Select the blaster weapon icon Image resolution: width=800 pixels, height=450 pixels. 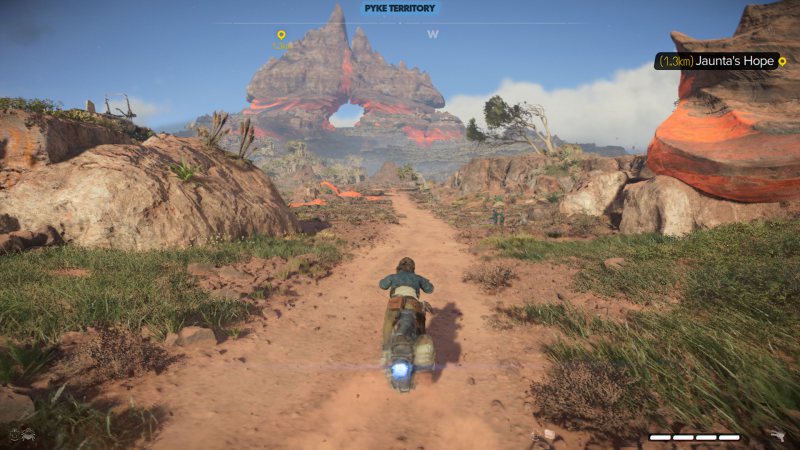(x=775, y=436)
